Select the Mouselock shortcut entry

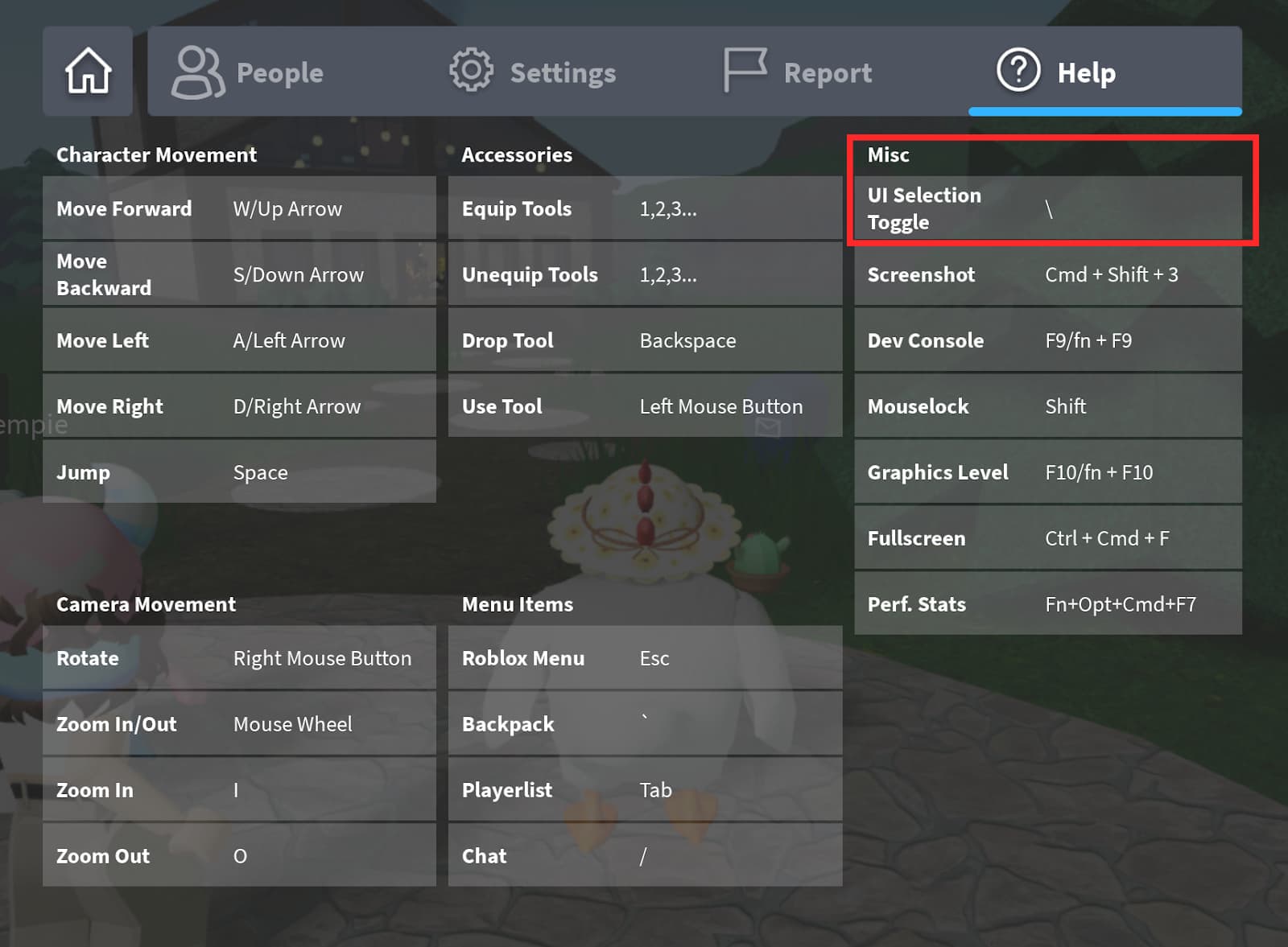1046,406
